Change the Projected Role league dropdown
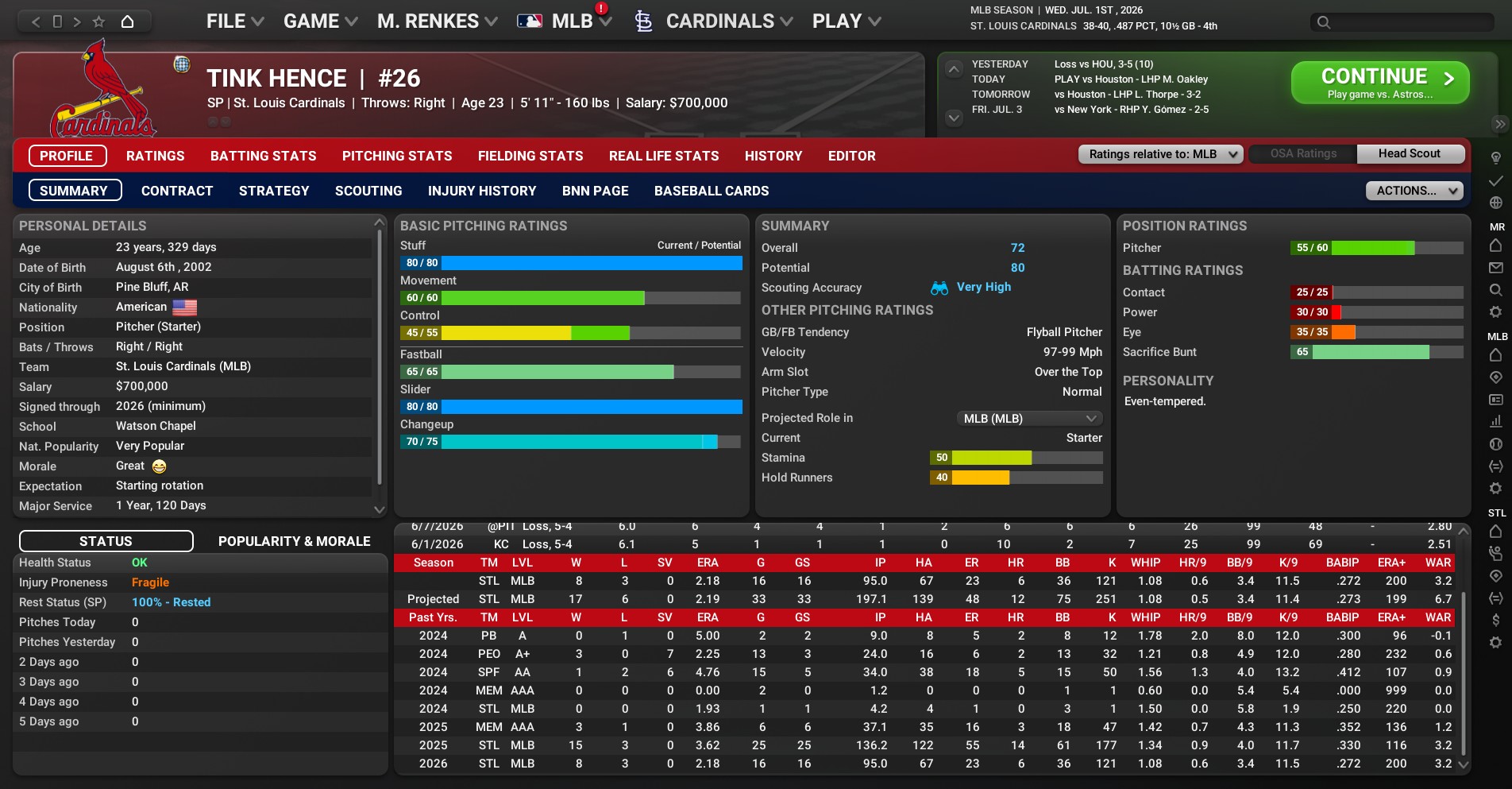The width and height of the screenshot is (1512, 789). [1029, 419]
